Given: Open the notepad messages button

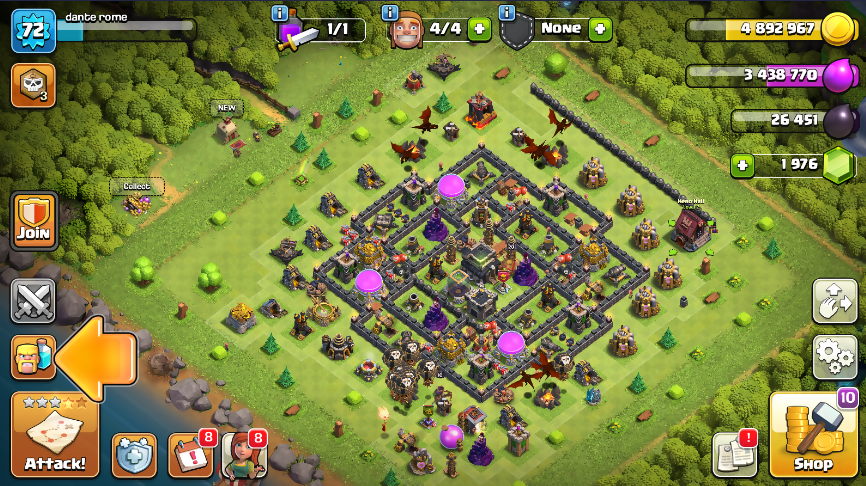Looking at the screenshot, I should click(x=733, y=456).
